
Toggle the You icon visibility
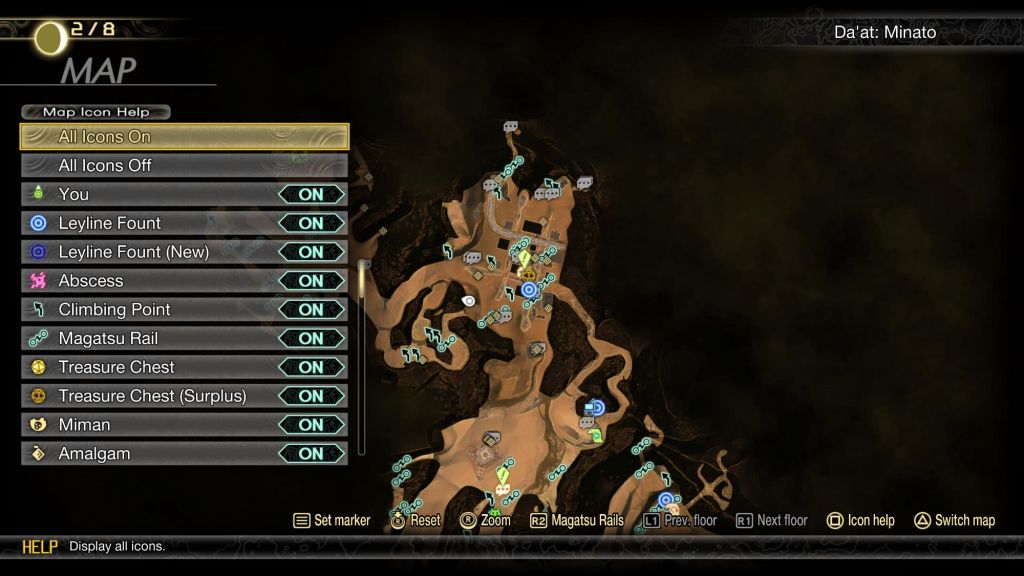point(311,194)
